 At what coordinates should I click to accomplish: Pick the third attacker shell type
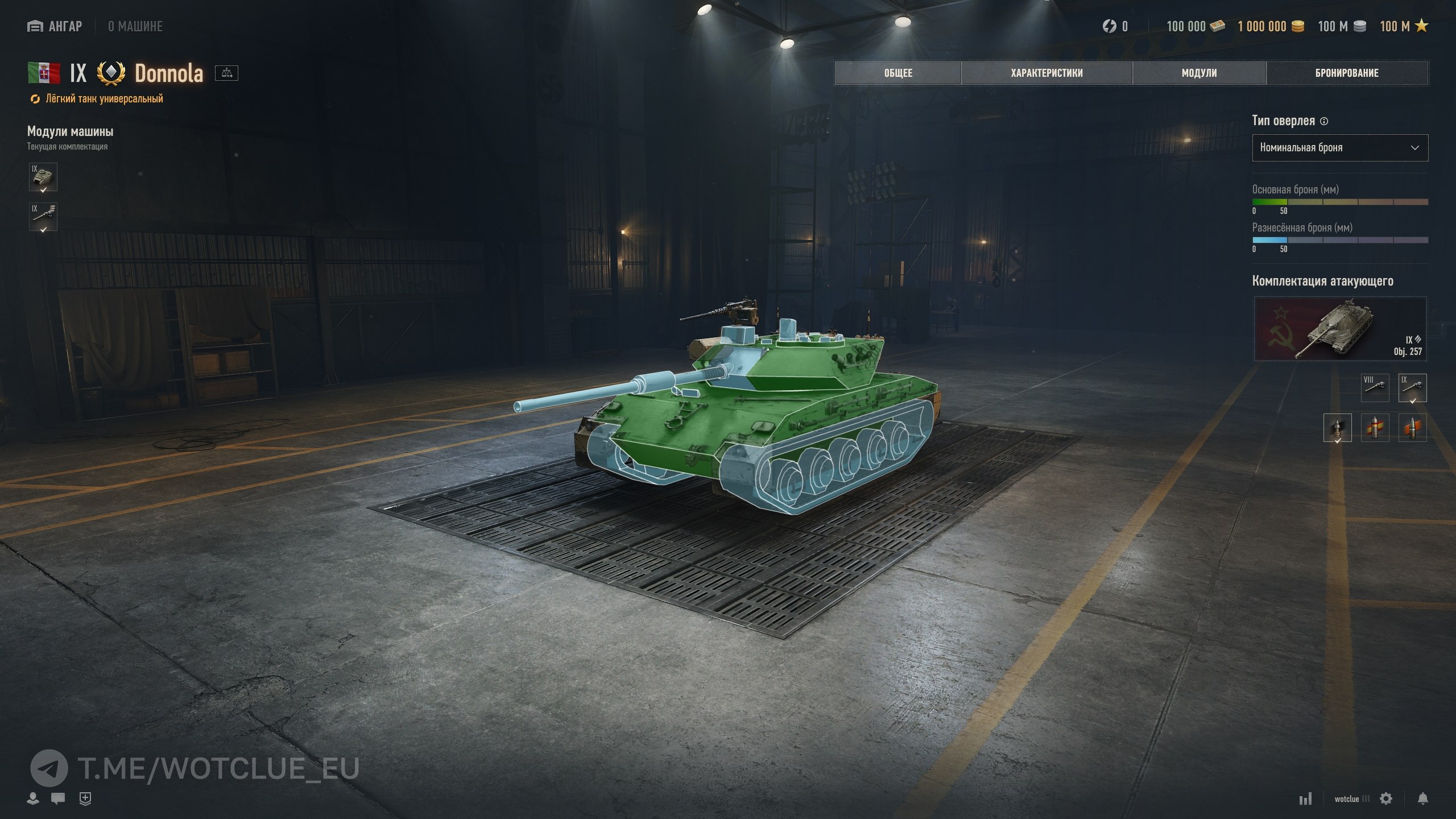(x=1412, y=428)
